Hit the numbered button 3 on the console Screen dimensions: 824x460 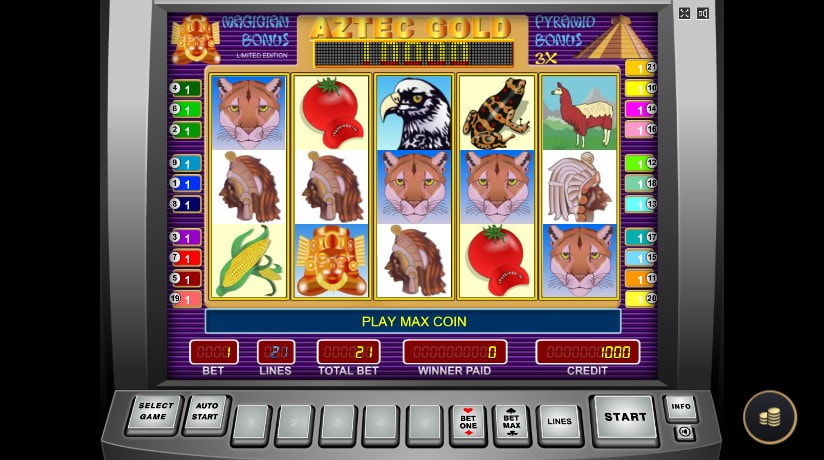tap(337, 425)
